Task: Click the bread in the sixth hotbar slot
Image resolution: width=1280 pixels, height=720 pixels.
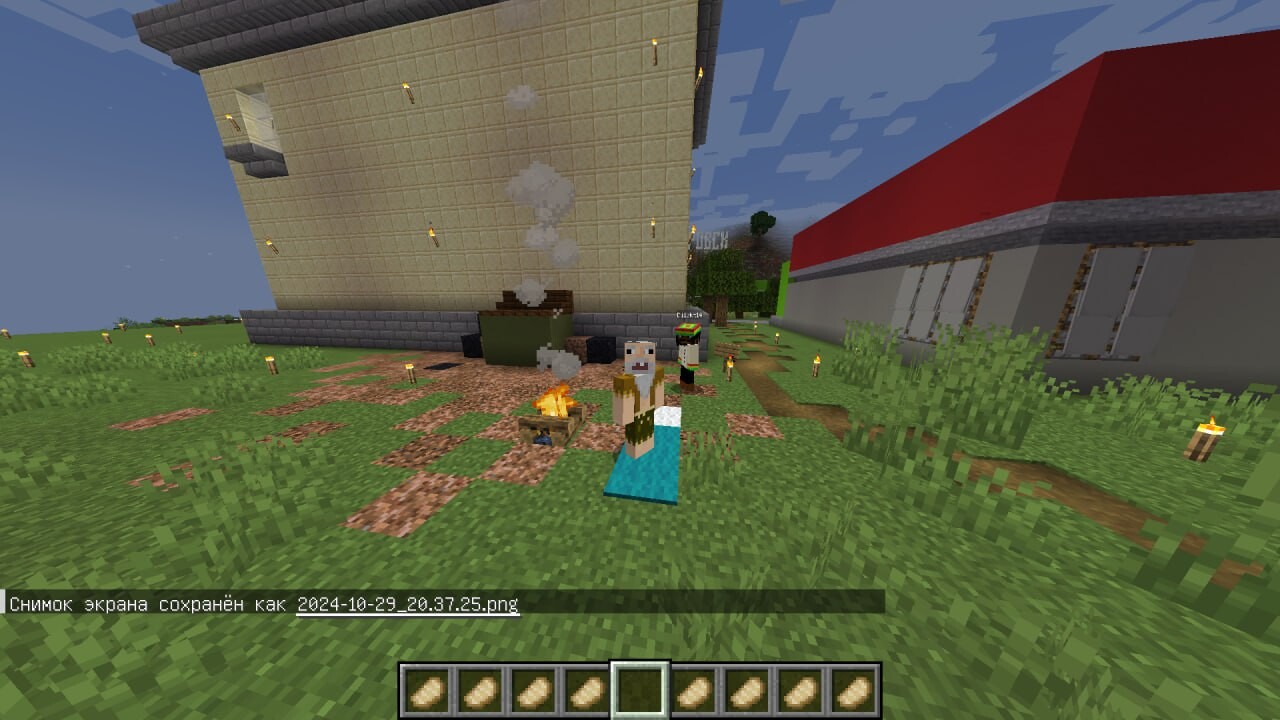Action: coord(694,690)
